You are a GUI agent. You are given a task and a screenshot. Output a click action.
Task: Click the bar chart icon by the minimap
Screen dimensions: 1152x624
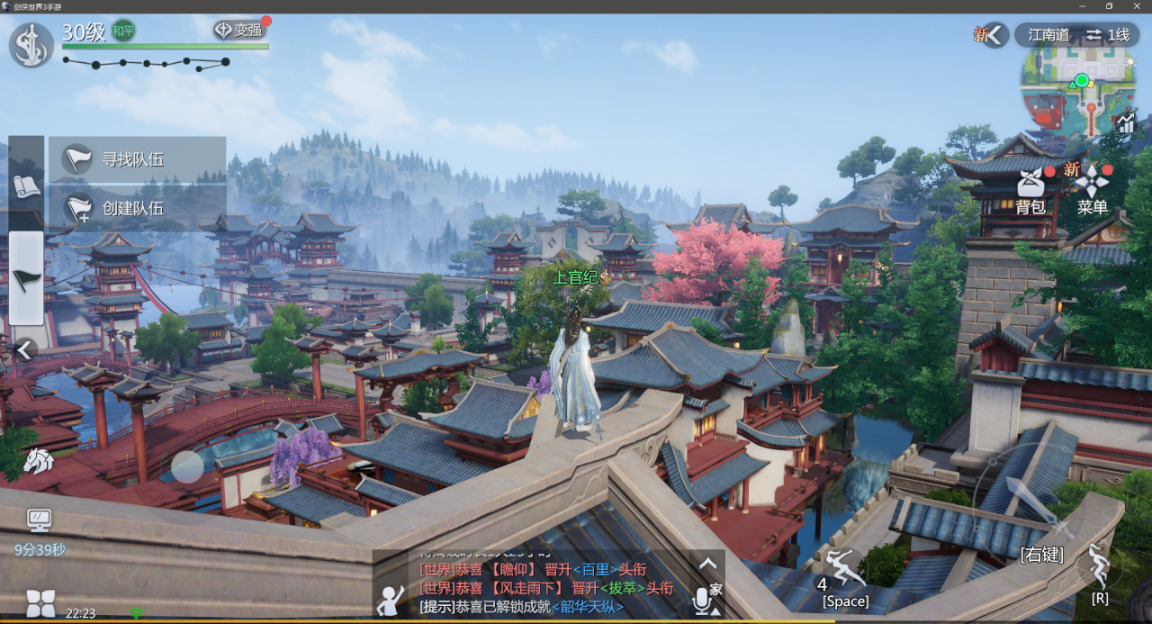1127,124
